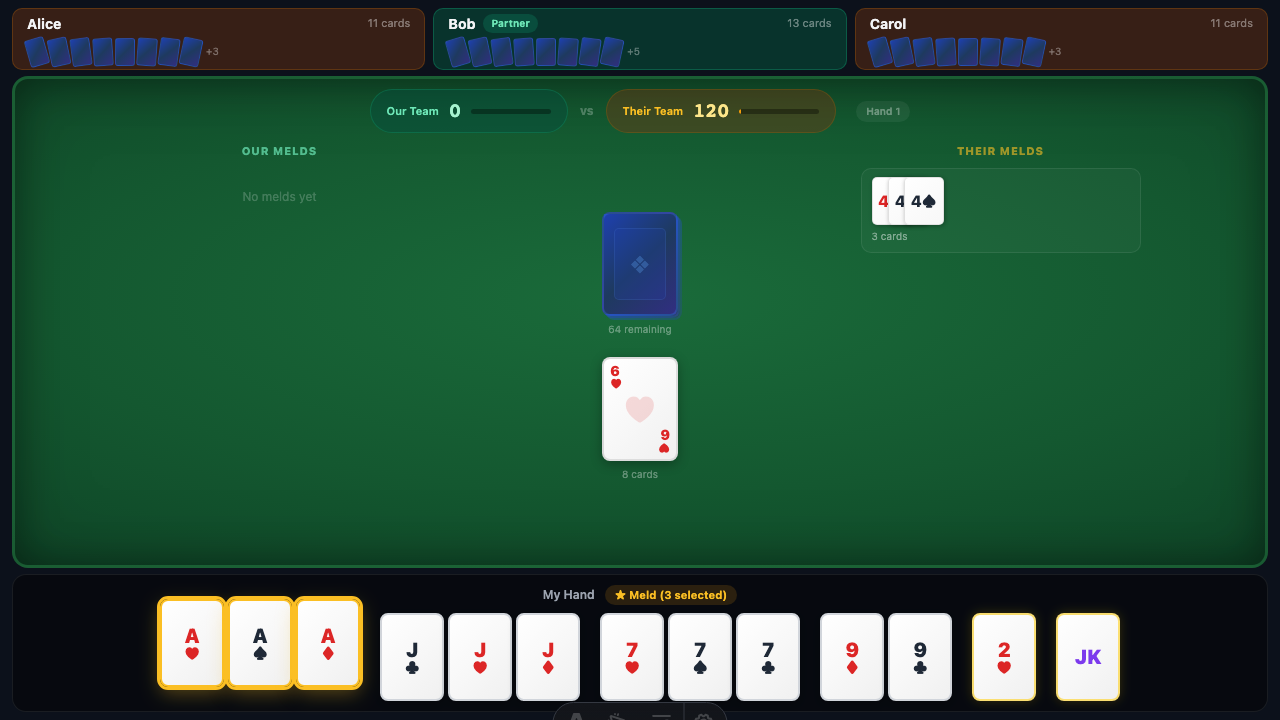Open settings via the gear icon

703,716
